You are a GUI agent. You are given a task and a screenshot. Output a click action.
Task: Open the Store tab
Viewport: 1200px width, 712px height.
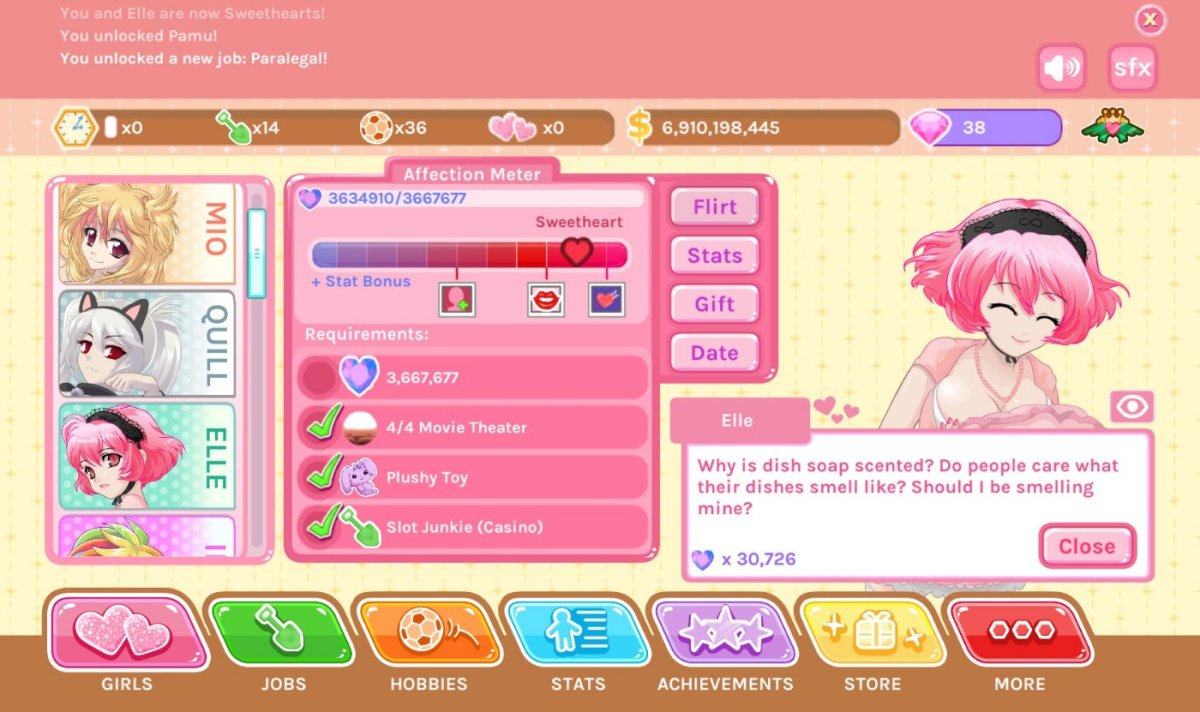coord(872,633)
